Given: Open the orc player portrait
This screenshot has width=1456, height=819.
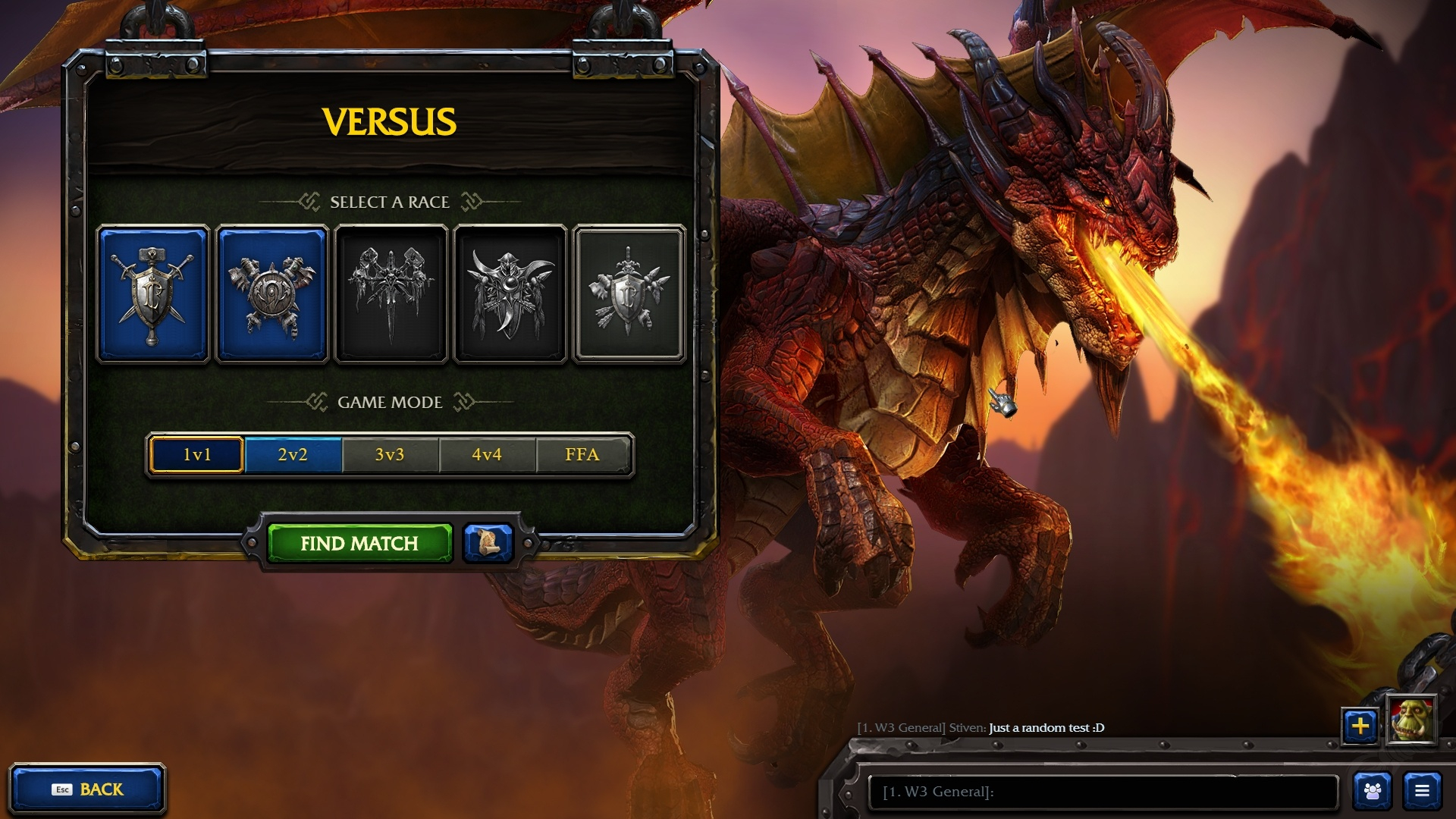Looking at the screenshot, I should [x=1411, y=720].
